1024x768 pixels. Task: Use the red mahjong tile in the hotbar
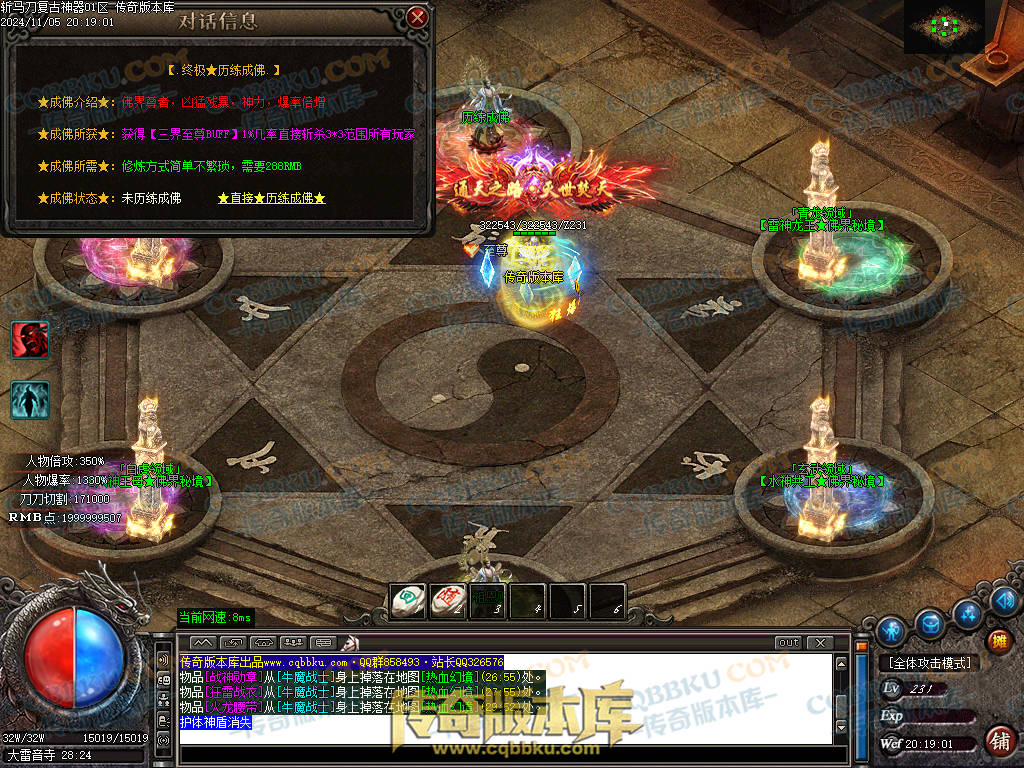click(x=447, y=601)
